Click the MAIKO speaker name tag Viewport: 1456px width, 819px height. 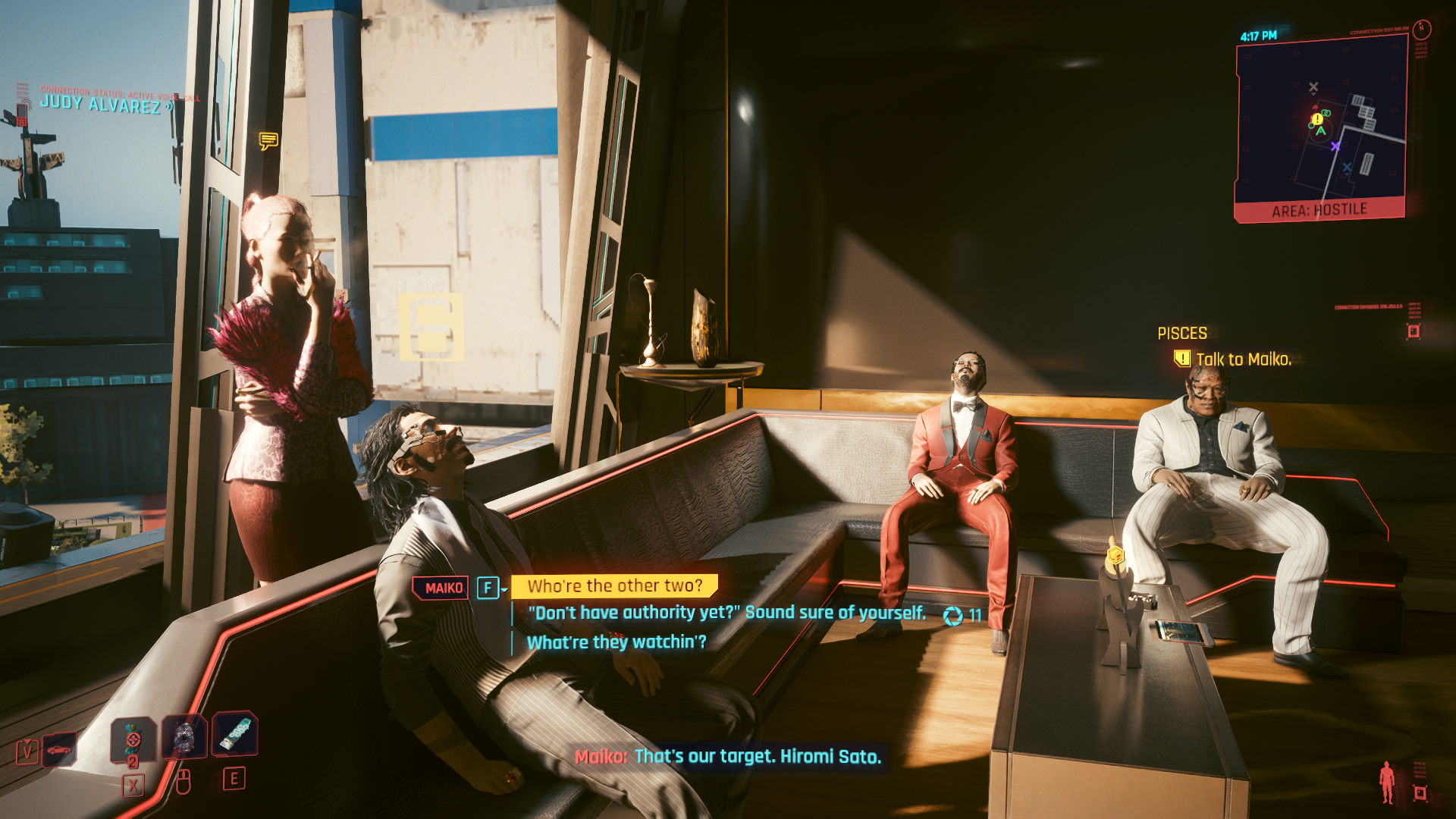click(443, 585)
